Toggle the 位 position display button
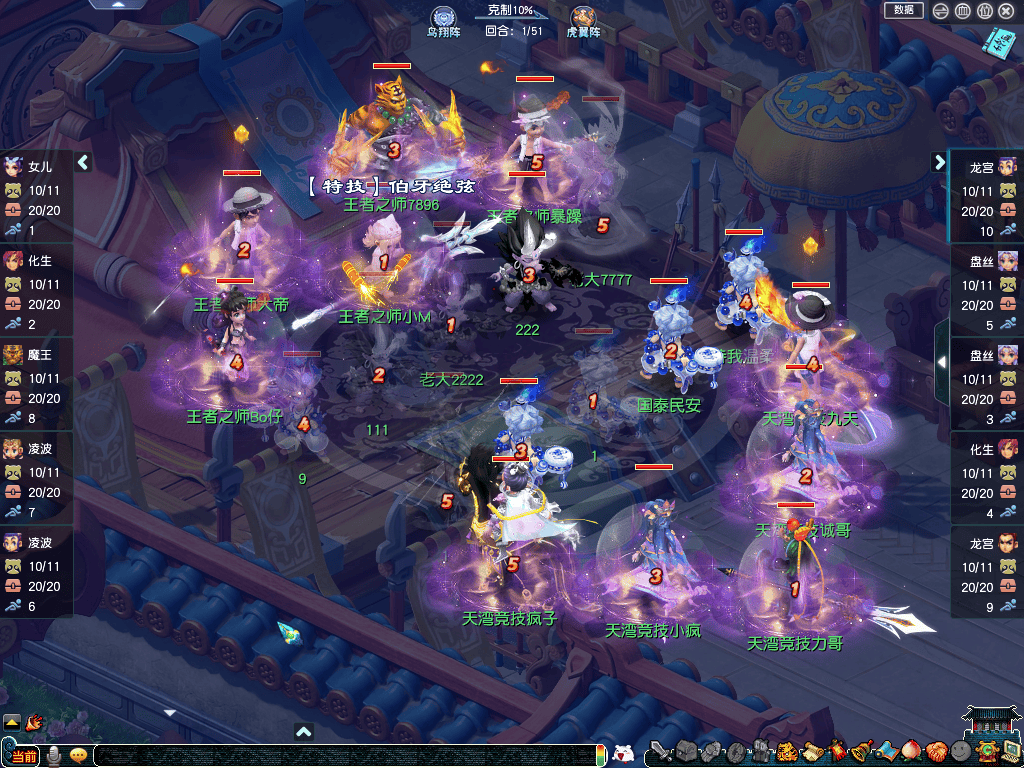Image resolution: width=1024 pixels, height=768 pixels. tap(984, 11)
